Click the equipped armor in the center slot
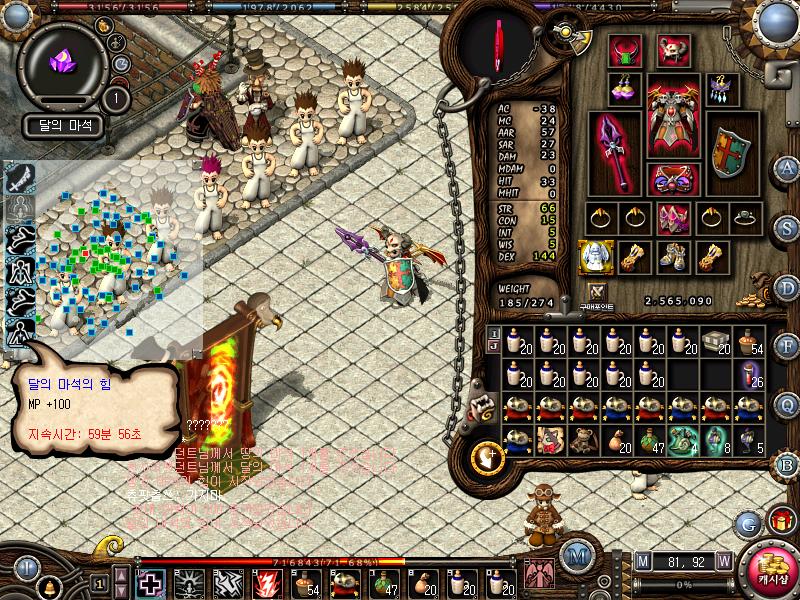The height and width of the screenshot is (600, 800). [672, 118]
